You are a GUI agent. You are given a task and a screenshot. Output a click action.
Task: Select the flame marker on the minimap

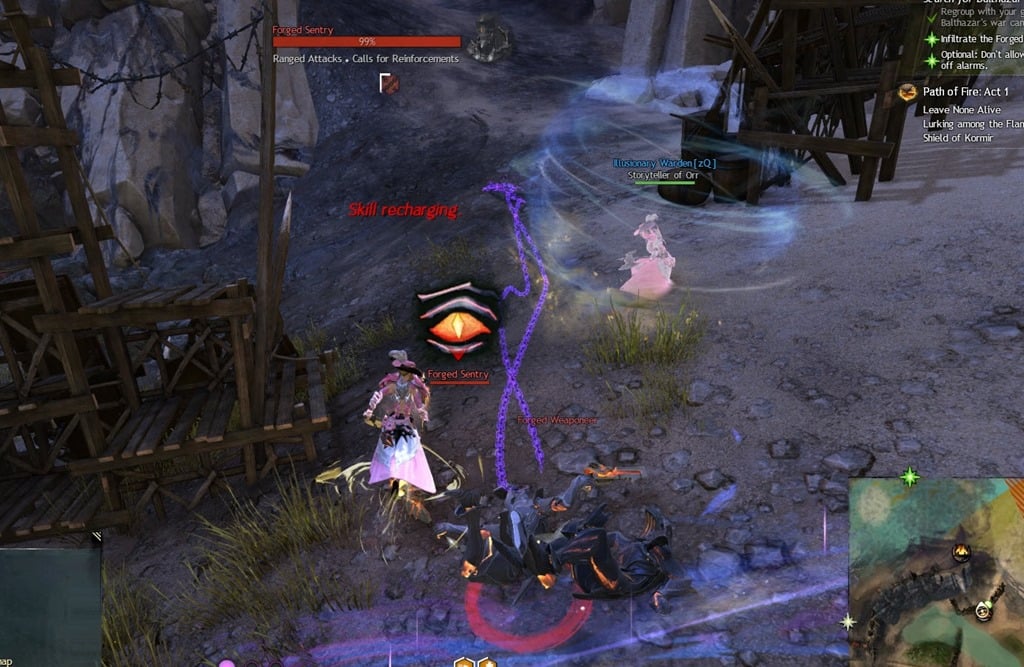961,551
